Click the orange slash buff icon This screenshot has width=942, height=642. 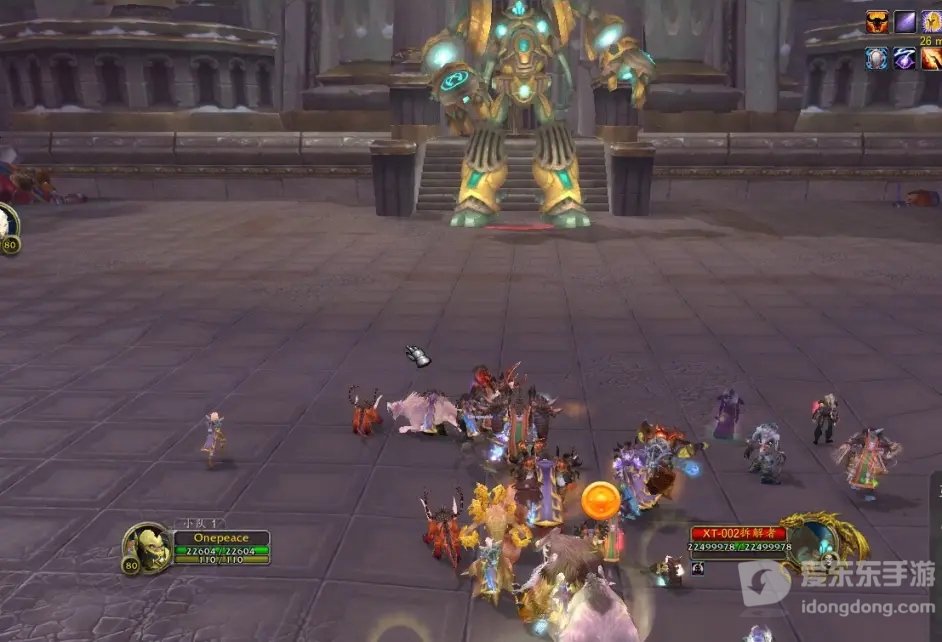[931, 58]
